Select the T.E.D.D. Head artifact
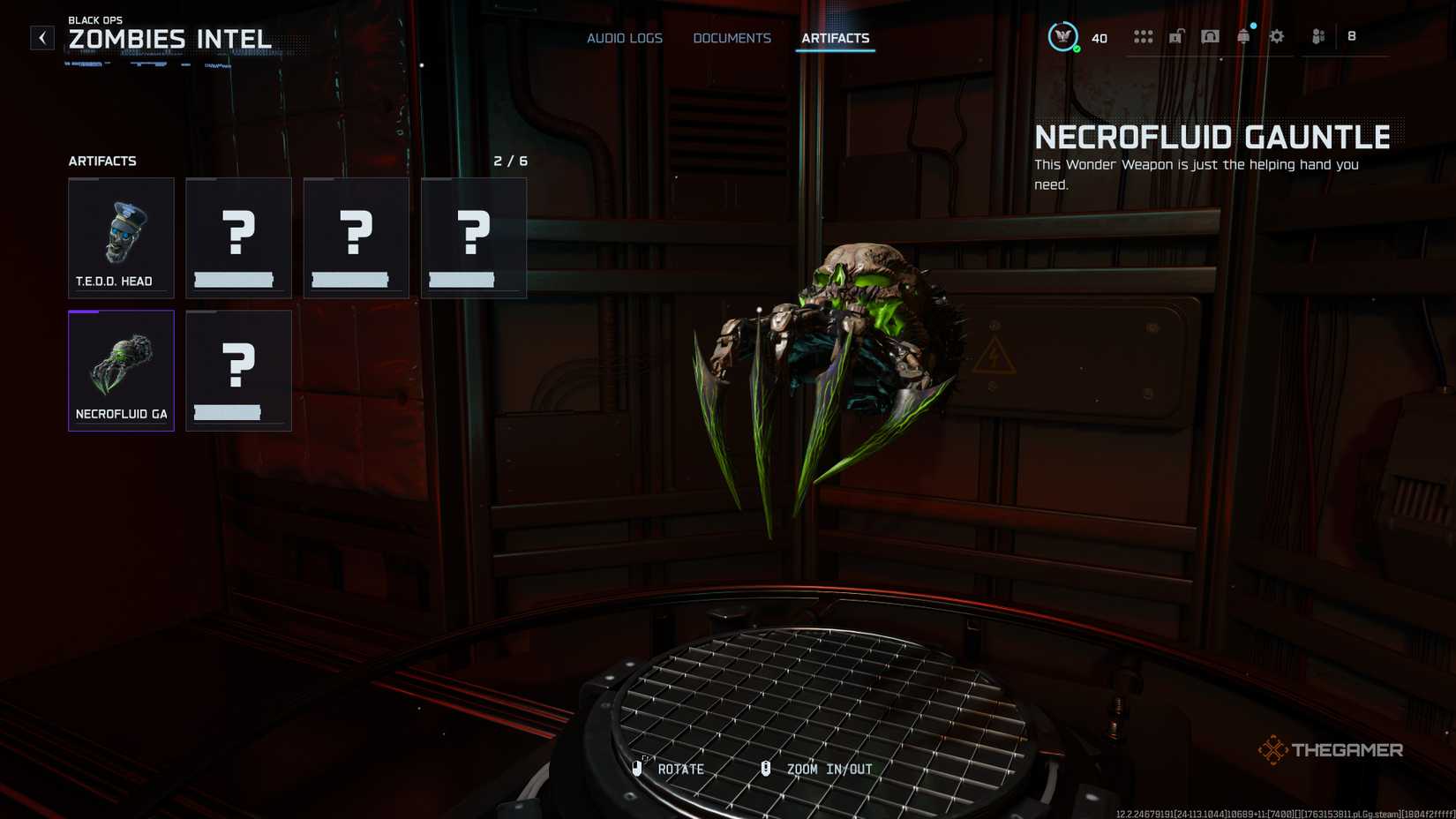Screen dimensions: 1456x819 (x=121, y=237)
